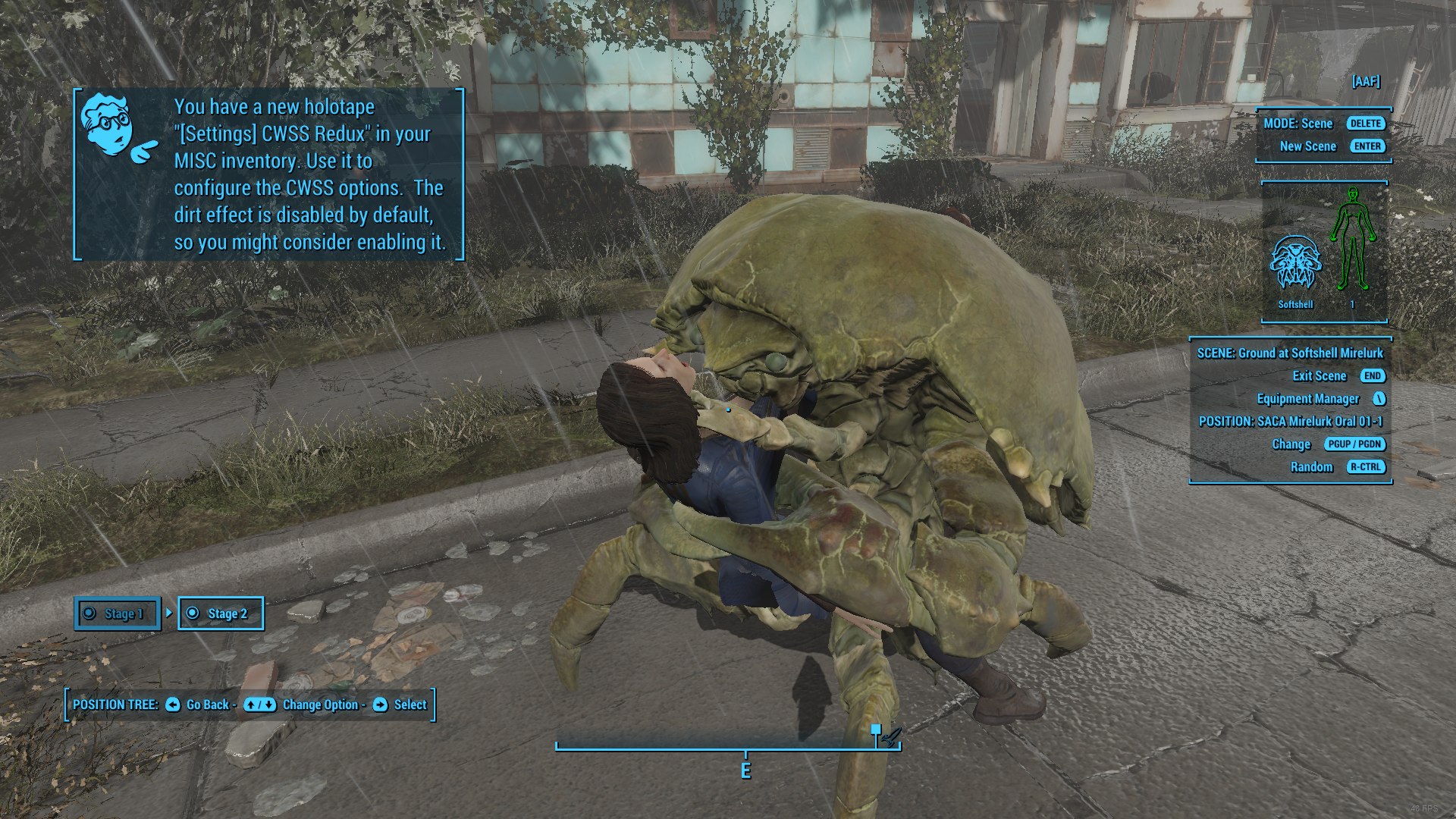This screenshot has width=1456, height=819.
Task: Choose the Stage 2 position node
Action: tap(221, 613)
